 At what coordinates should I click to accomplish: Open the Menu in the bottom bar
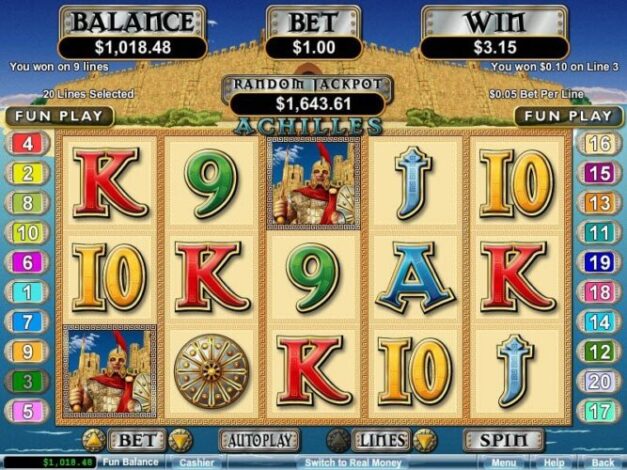505,463
